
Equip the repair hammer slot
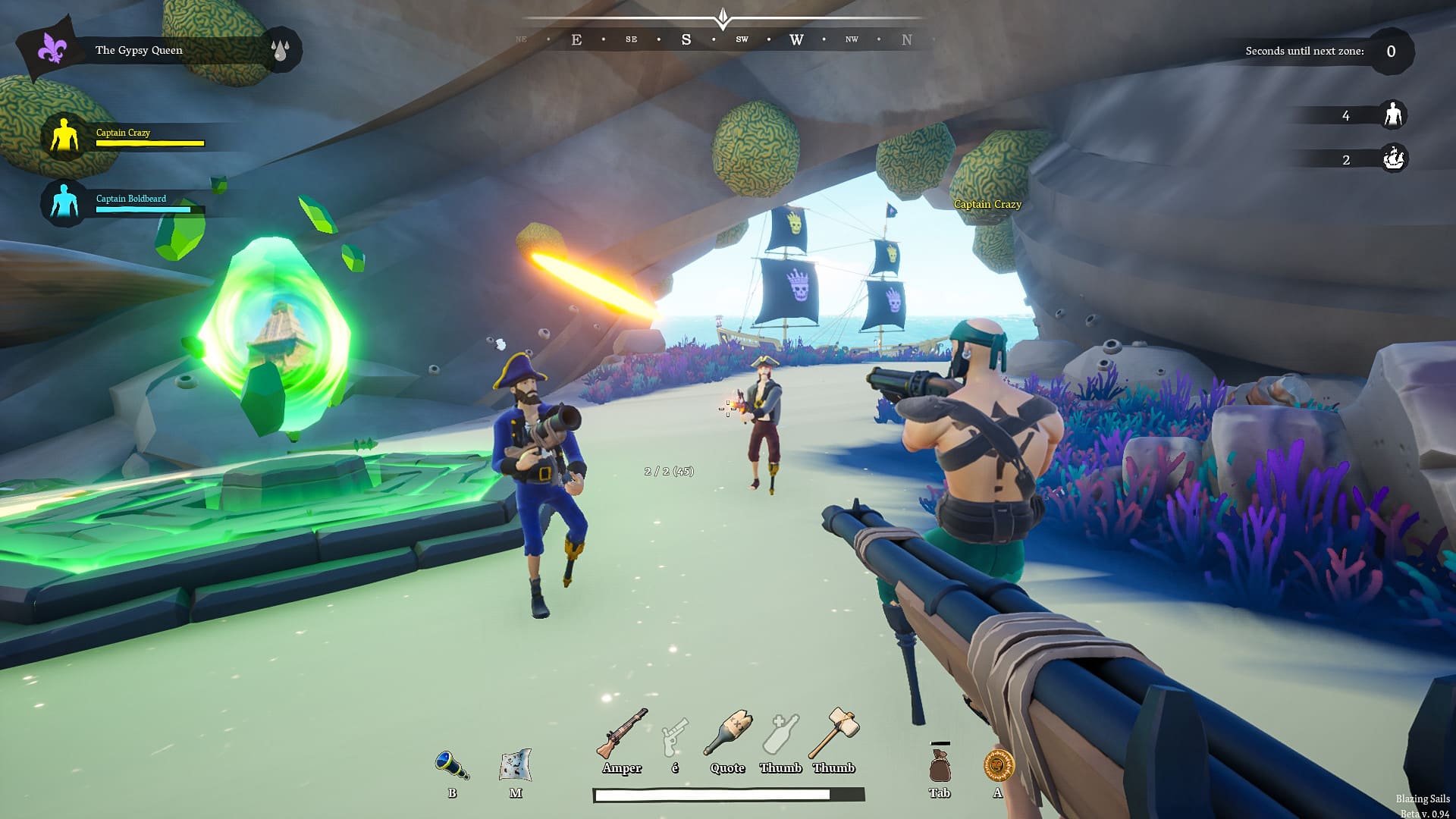pyautogui.click(x=833, y=733)
